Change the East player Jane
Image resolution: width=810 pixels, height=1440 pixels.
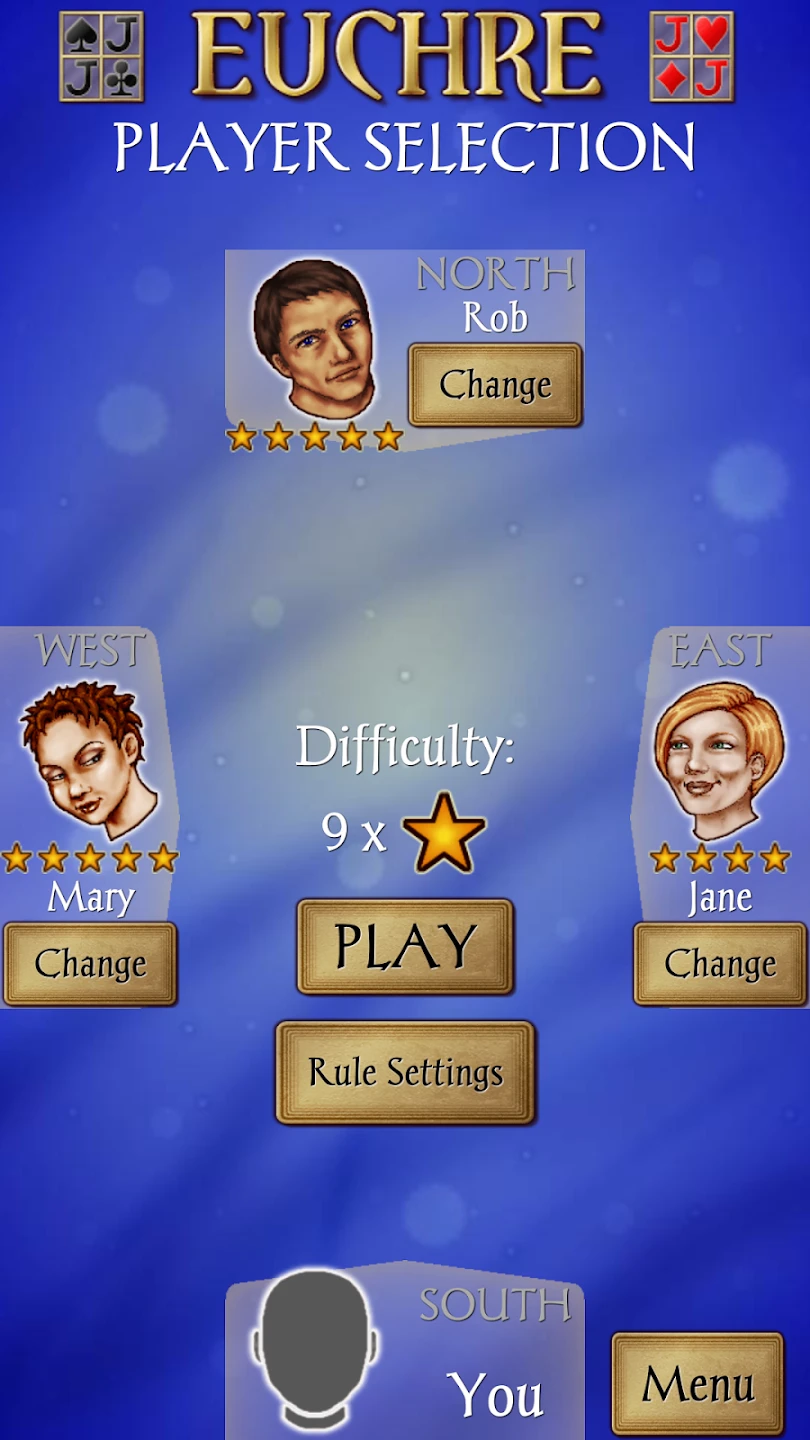[x=720, y=964]
